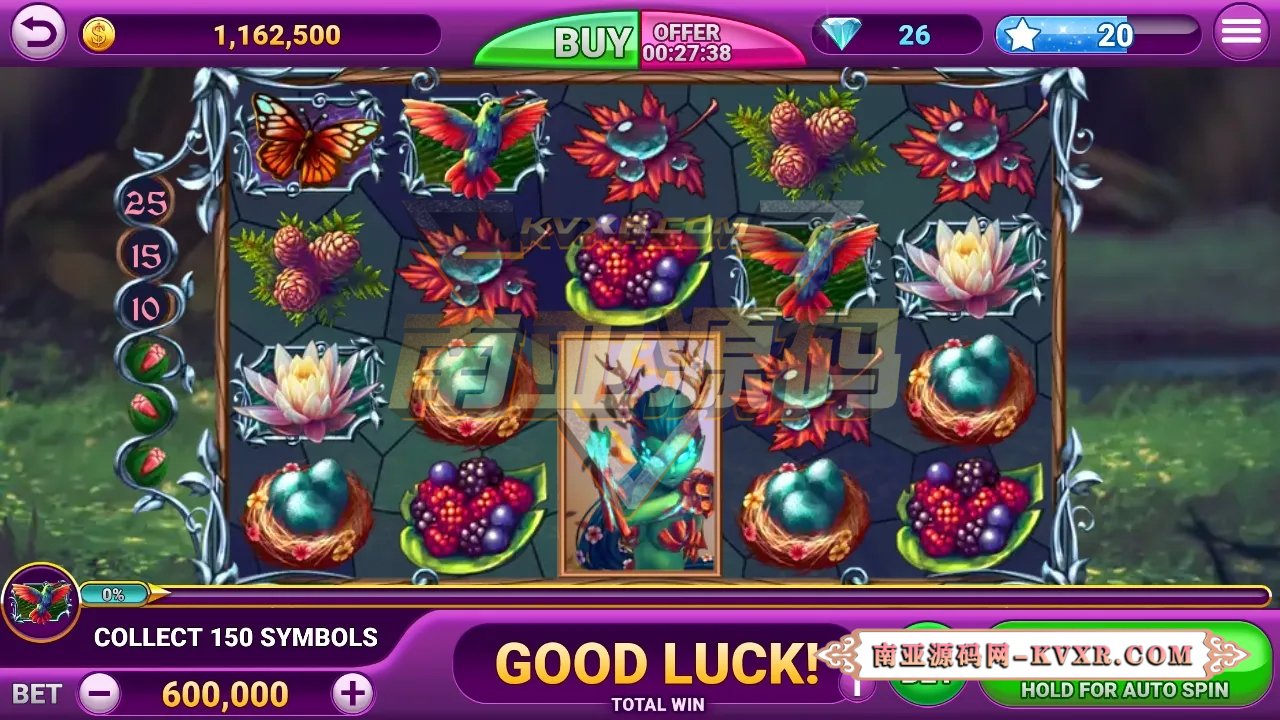Image resolution: width=1280 pixels, height=720 pixels.
Task: Increase the bet with the plus button
Action: pos(350,692)
